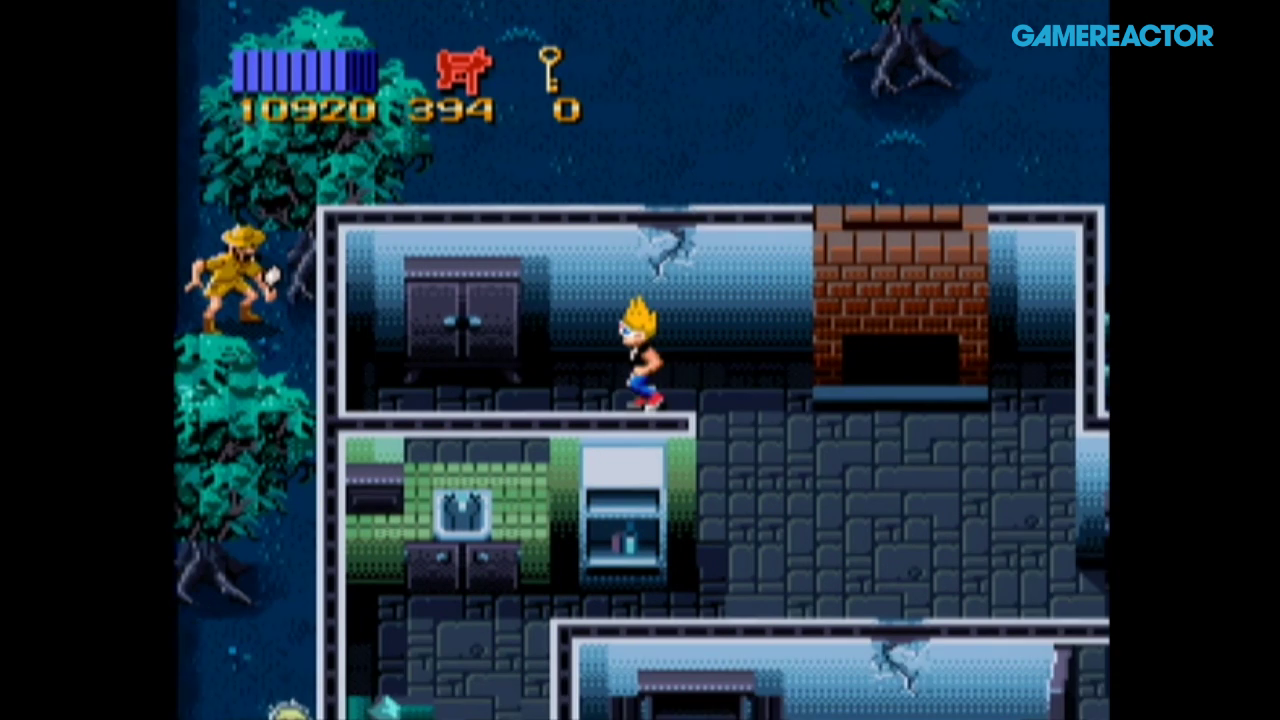Click the red squirt gun weapon icon
1280x720 pixels.
coord(466,70)
